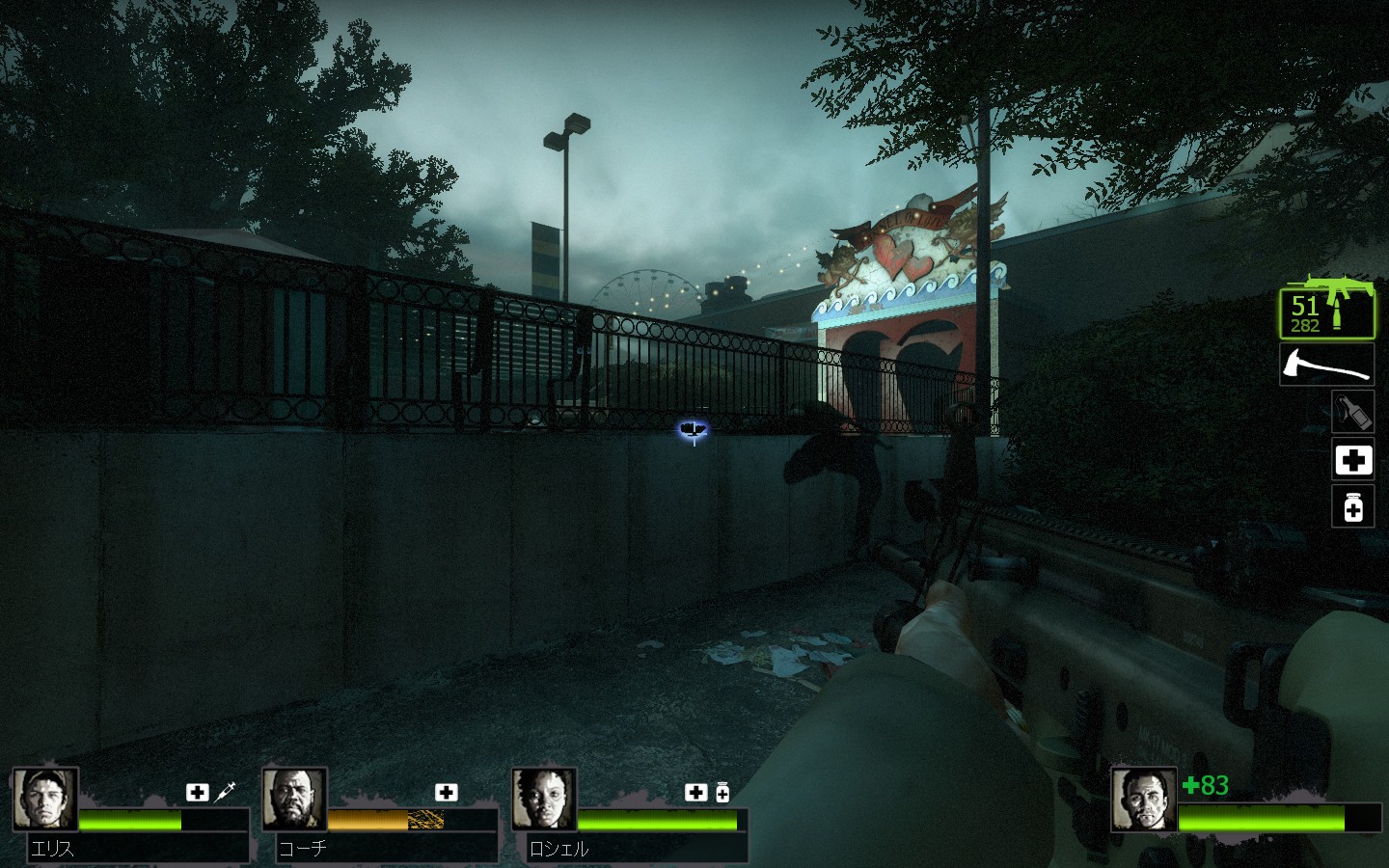
Task: Click Ellis's adrenaline syringe icon
Action: pyautogui.click(x=226, y=792)
